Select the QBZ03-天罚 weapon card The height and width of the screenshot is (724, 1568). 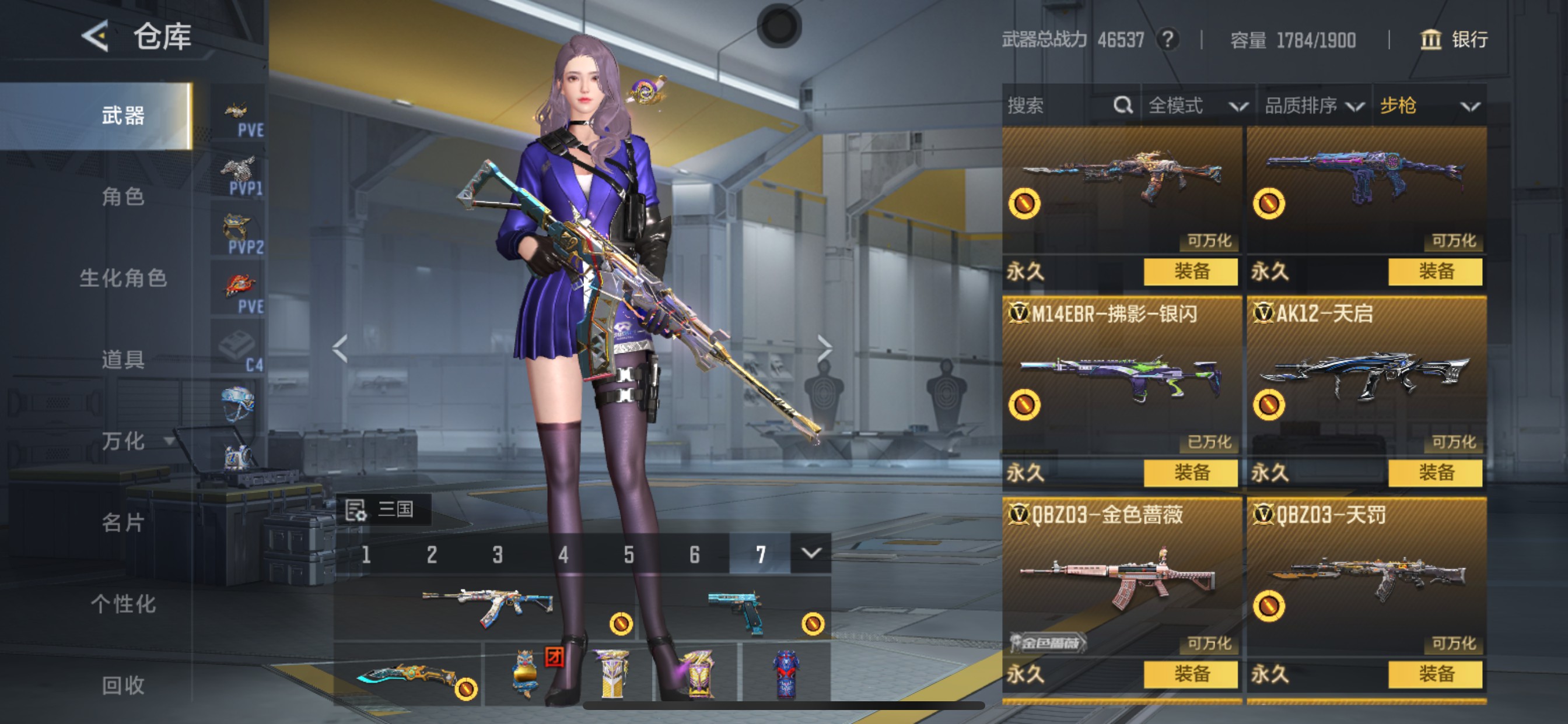click(x=1366, y=578)
